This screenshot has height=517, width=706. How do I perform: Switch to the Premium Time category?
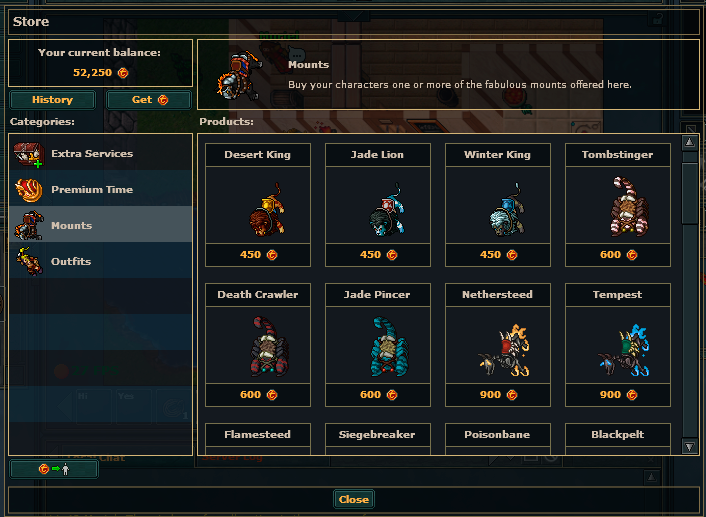click(100, 190)
